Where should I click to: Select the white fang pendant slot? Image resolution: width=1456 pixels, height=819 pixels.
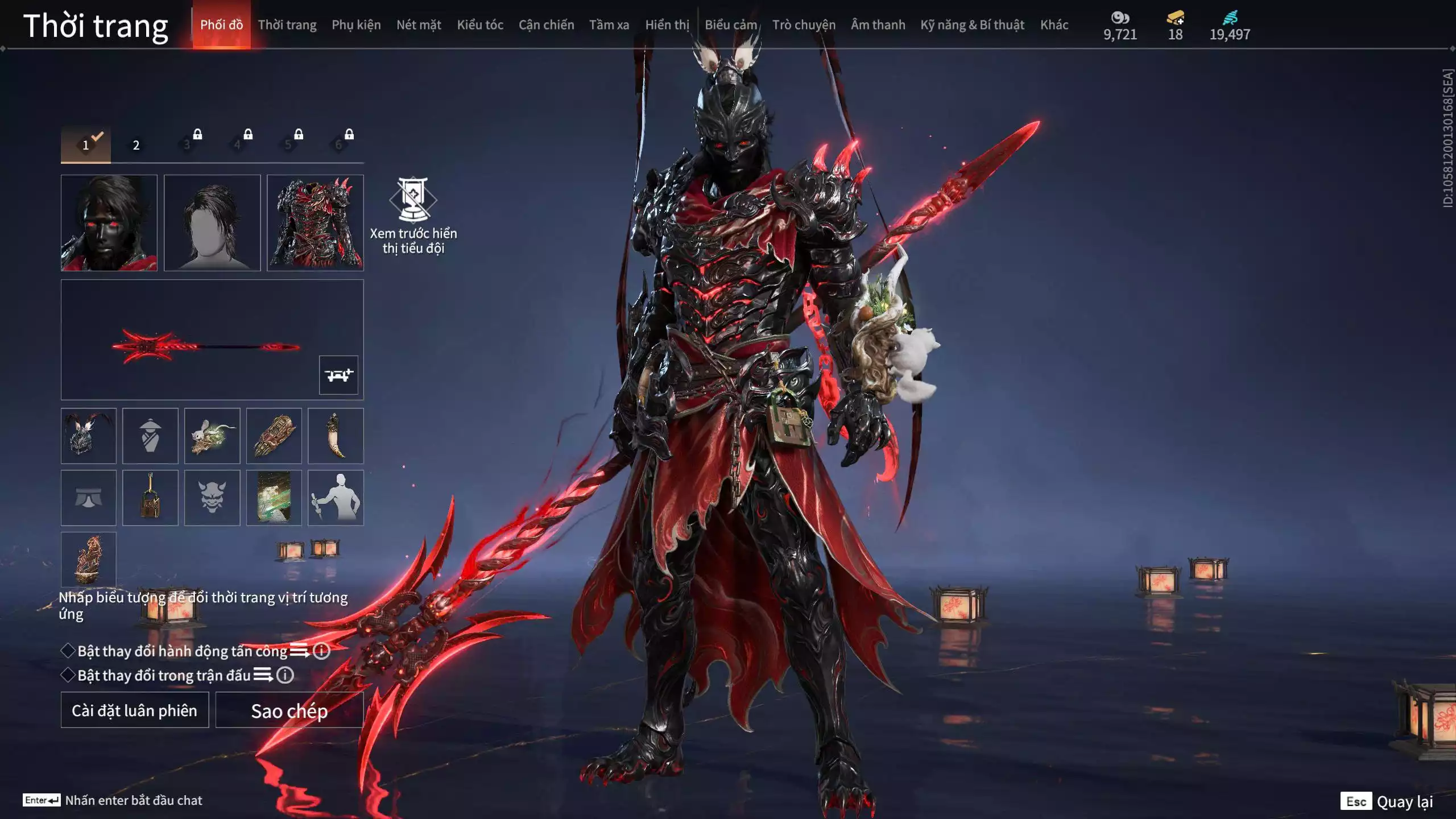[336, 436]
